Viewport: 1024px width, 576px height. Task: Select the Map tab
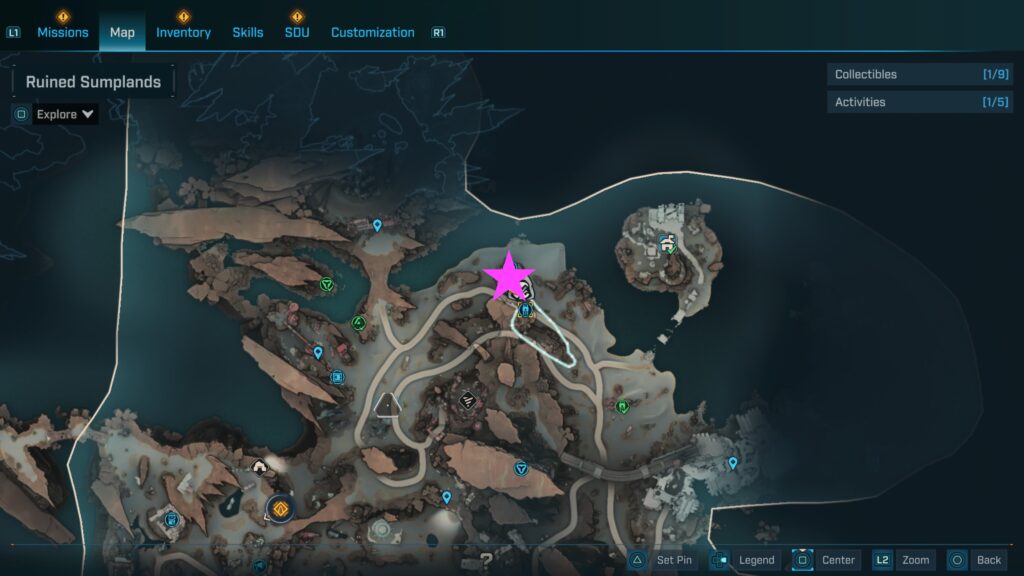tap(122, 32)
